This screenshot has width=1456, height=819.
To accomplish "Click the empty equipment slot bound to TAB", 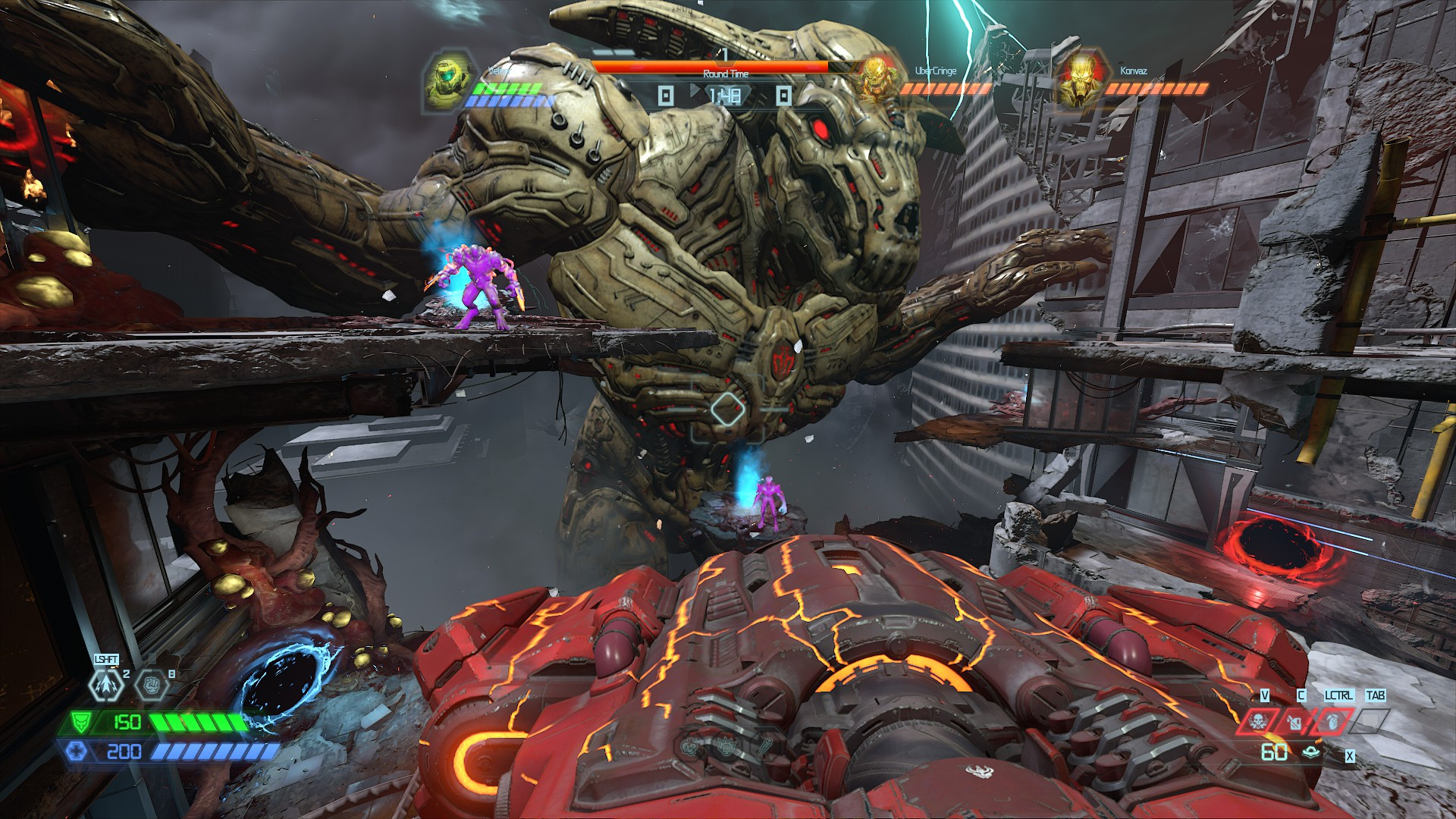I will (1370, 721).
